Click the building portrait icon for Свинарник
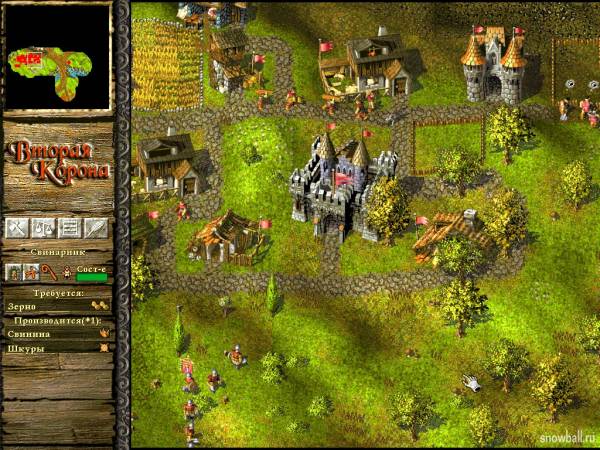Screen dimensions: 600x450 click(x=15, y=272)
